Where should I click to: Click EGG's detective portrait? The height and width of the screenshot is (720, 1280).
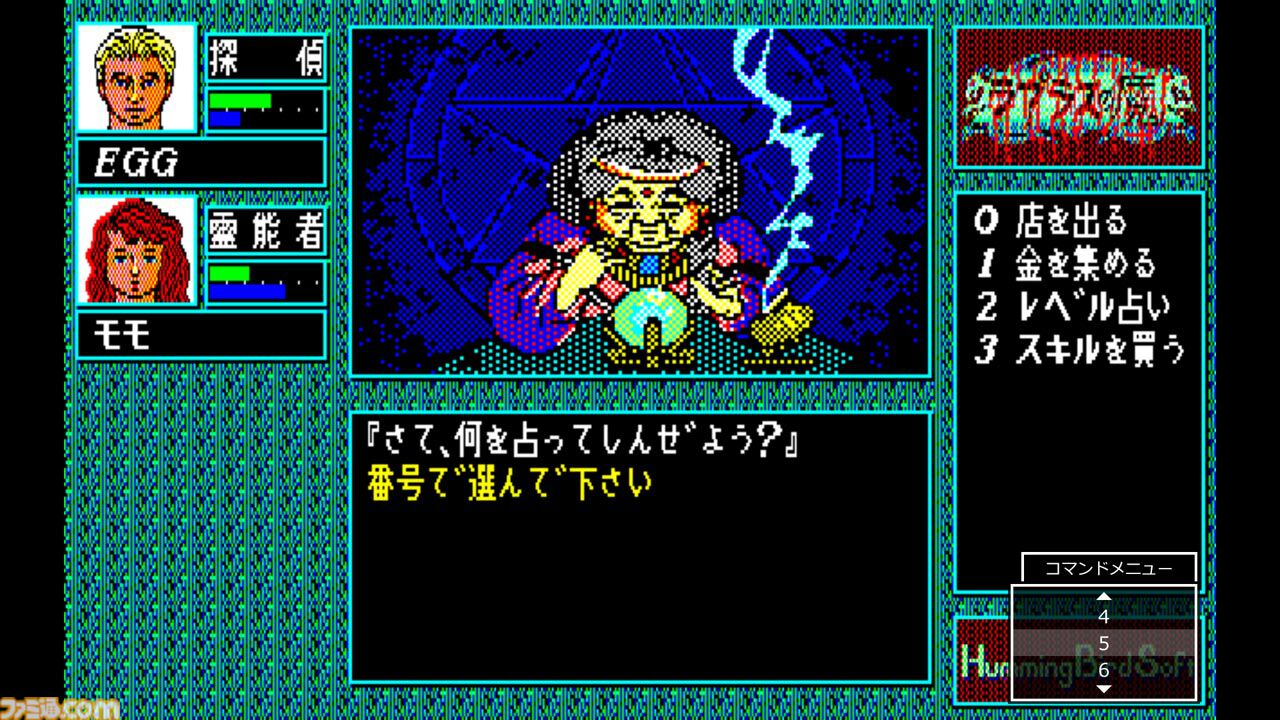138,83
